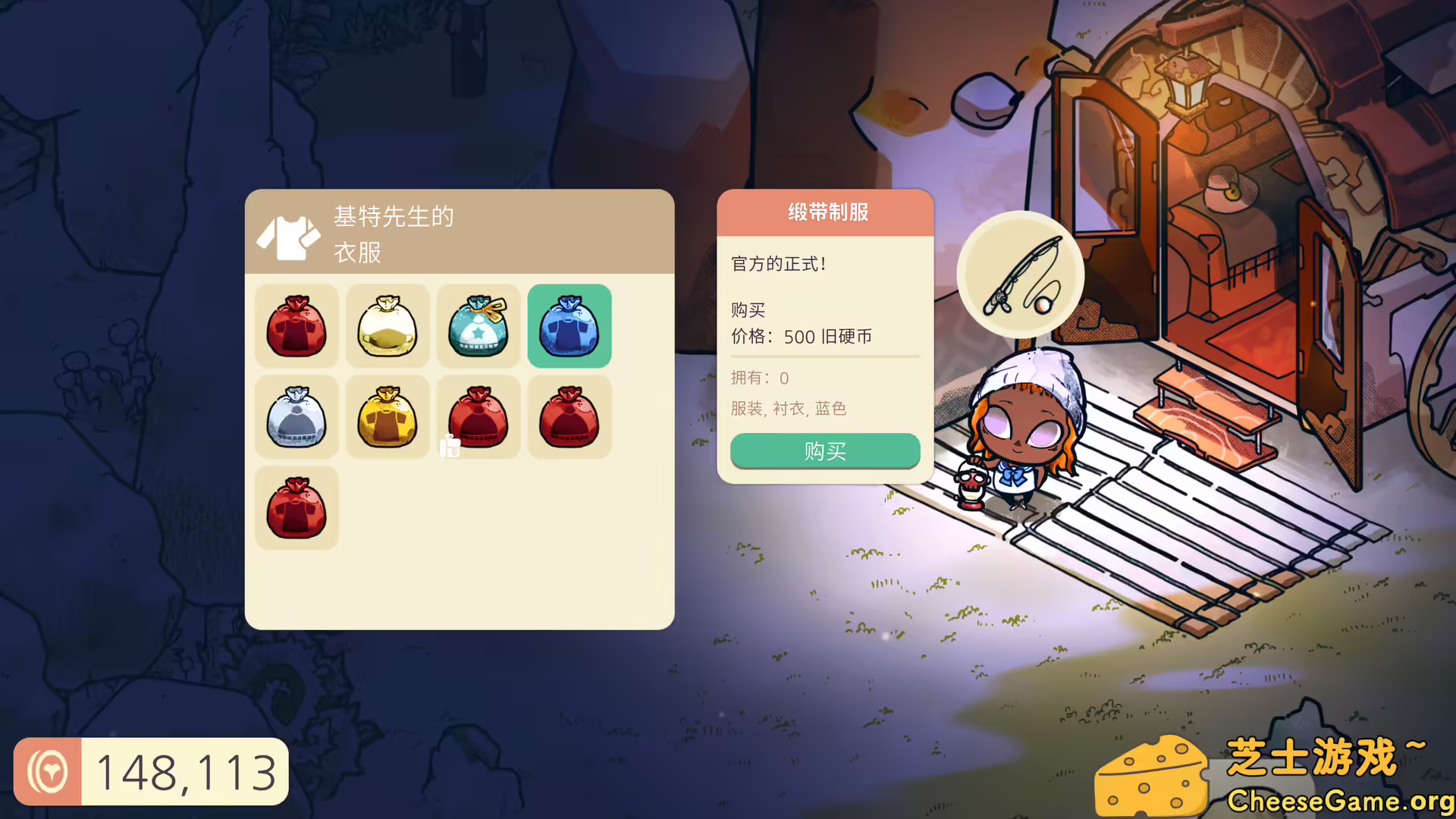Select the red shirt gift bag in the first slot
Screen dimensions: 1456x819
click(296, 325)
